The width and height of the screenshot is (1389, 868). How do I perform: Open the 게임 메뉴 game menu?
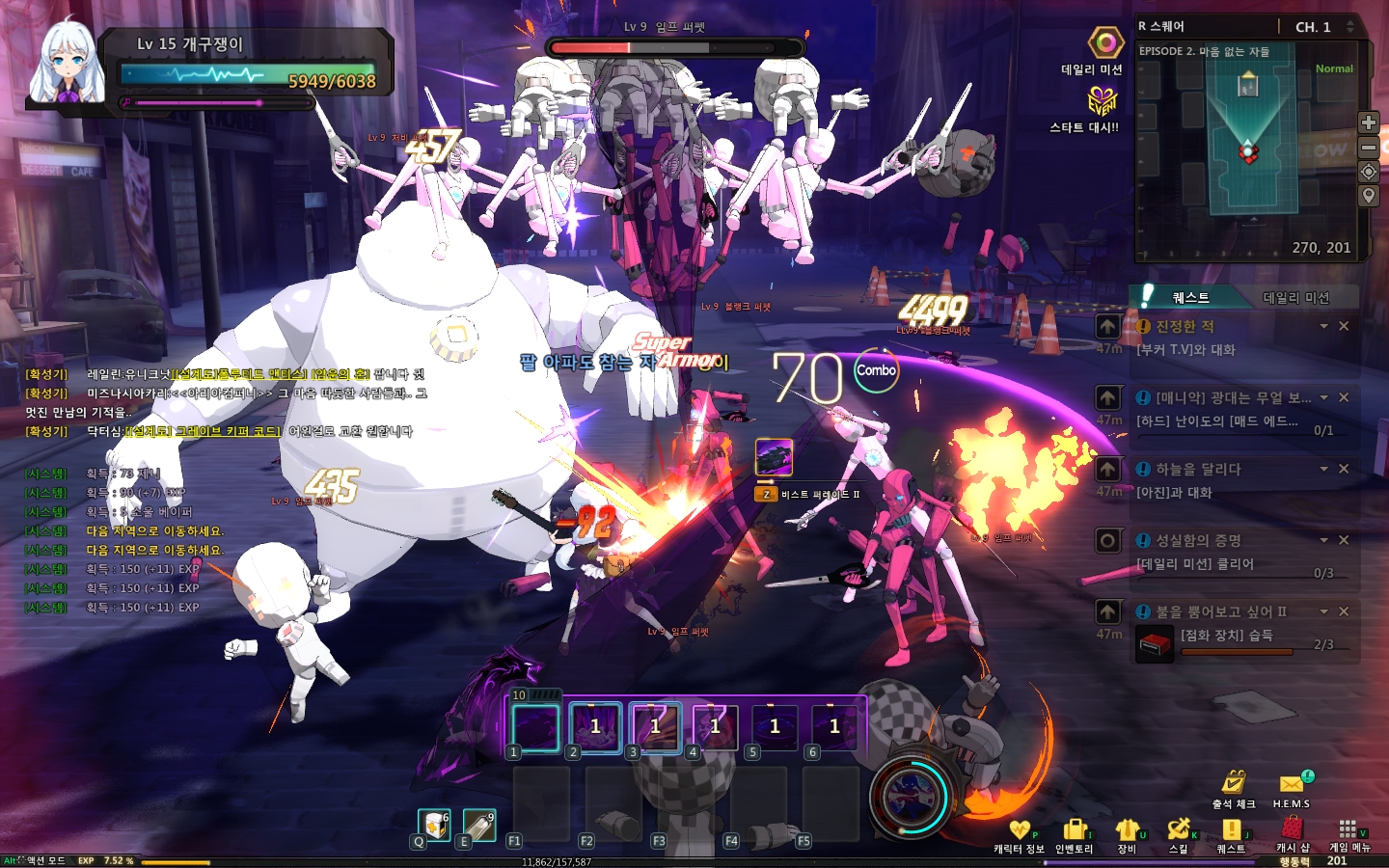coord(1348,833)
